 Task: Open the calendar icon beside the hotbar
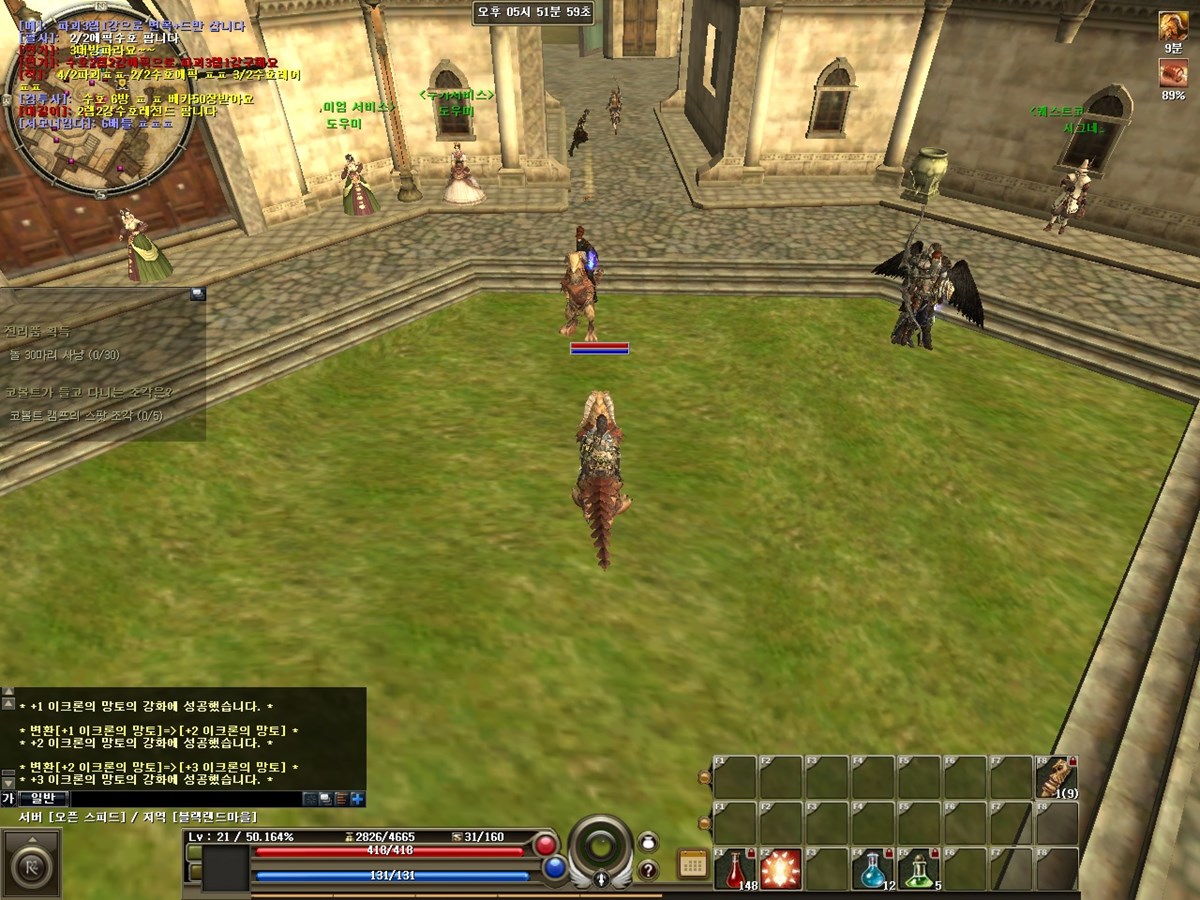coord(692,864)
